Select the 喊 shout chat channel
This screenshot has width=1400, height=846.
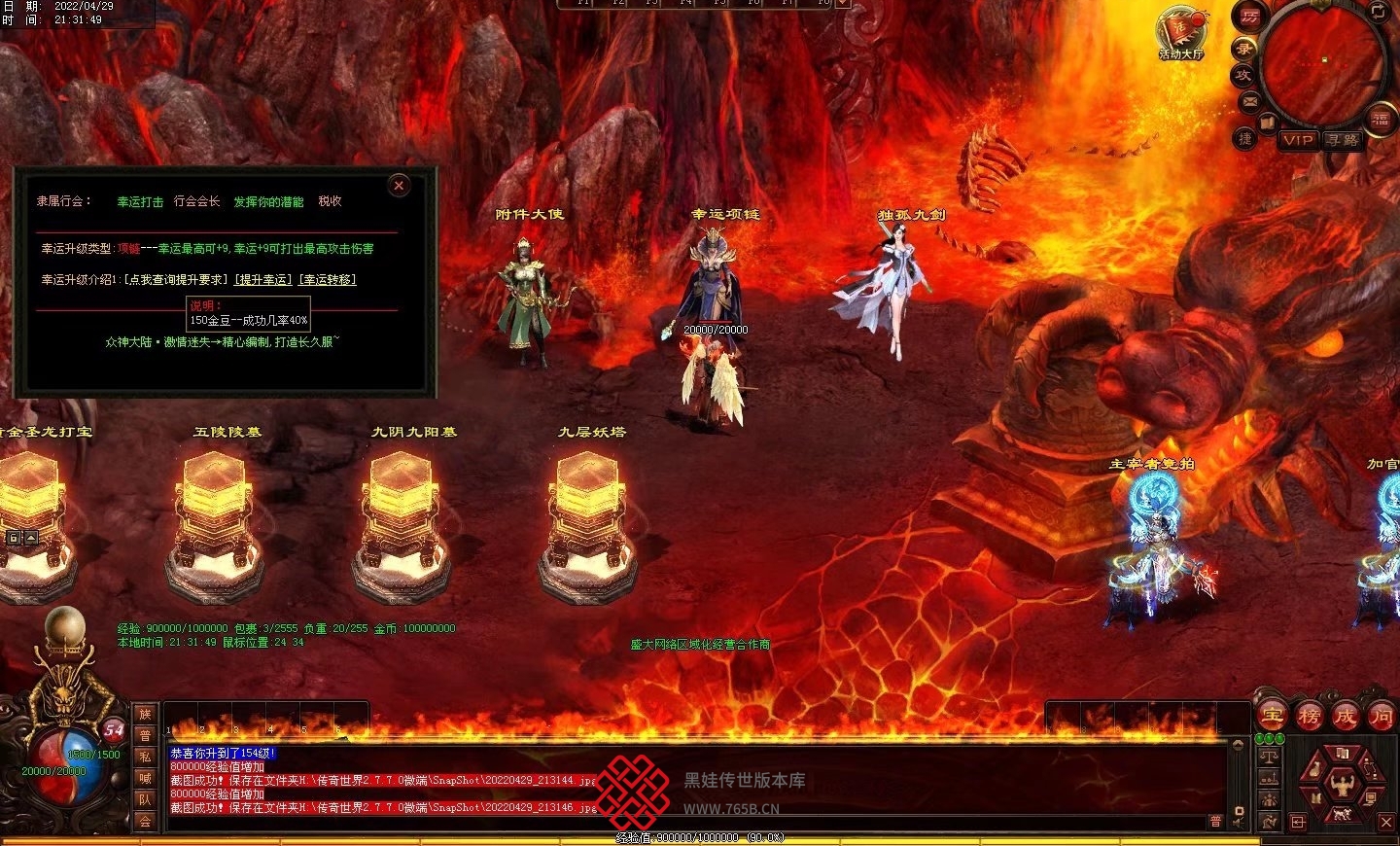coord(145,778)
